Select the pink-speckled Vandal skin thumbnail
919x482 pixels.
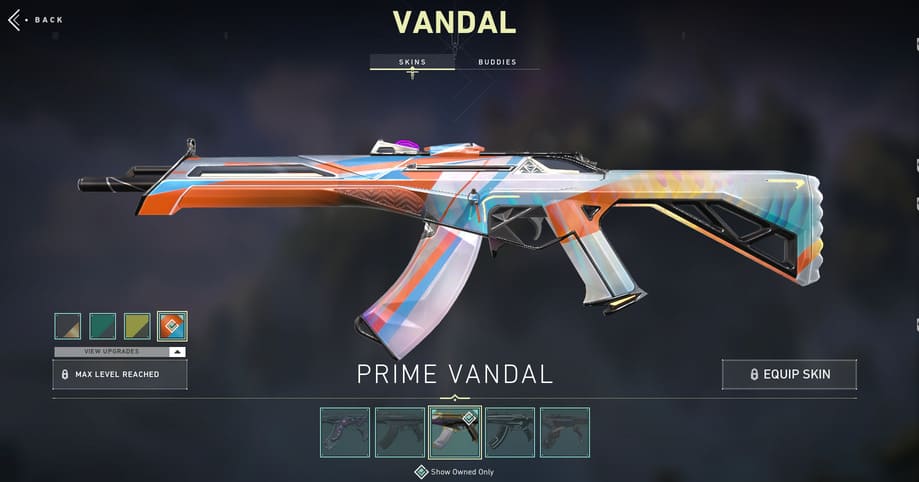345,432
